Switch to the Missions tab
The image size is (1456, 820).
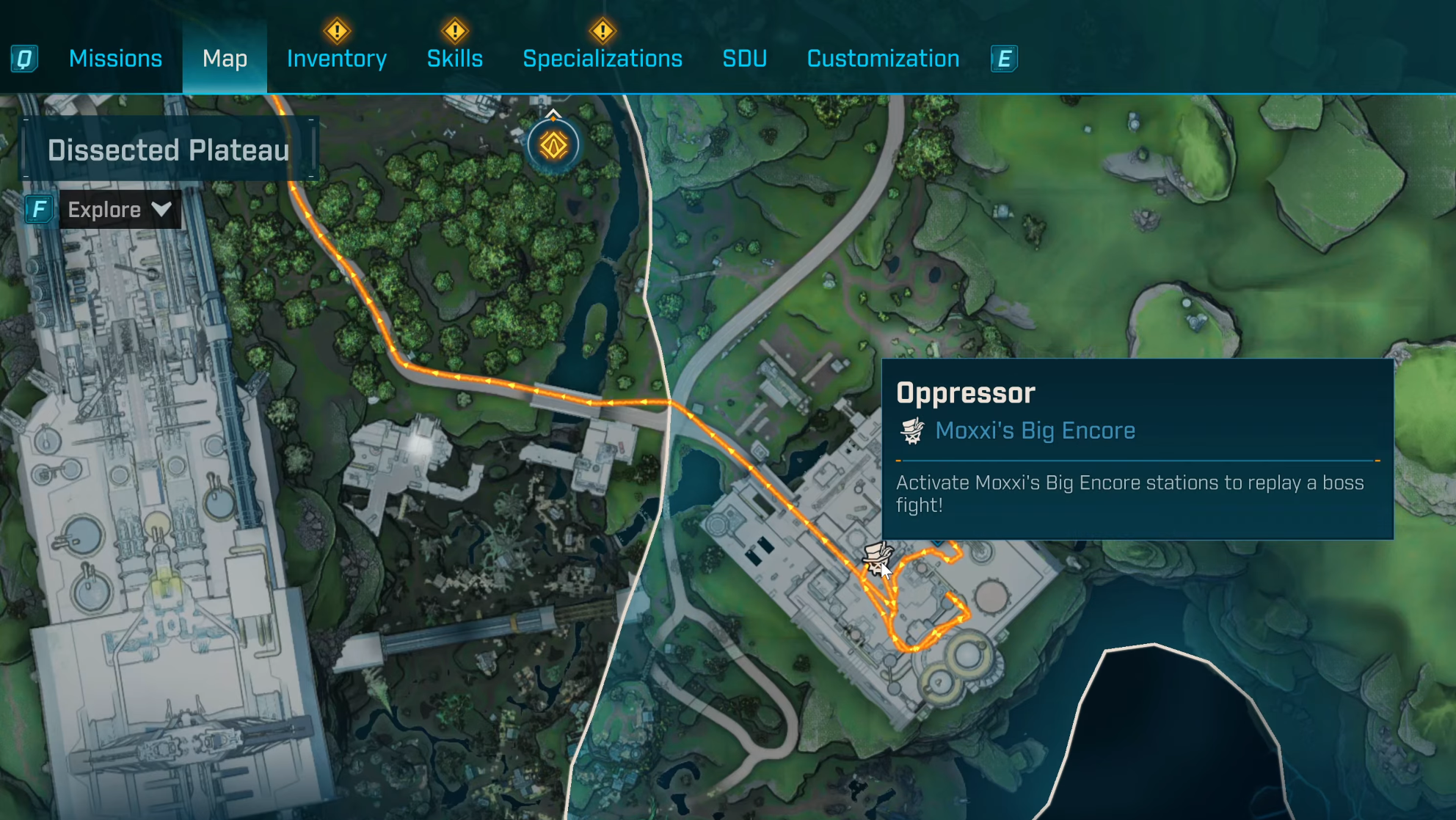point(115,59)
